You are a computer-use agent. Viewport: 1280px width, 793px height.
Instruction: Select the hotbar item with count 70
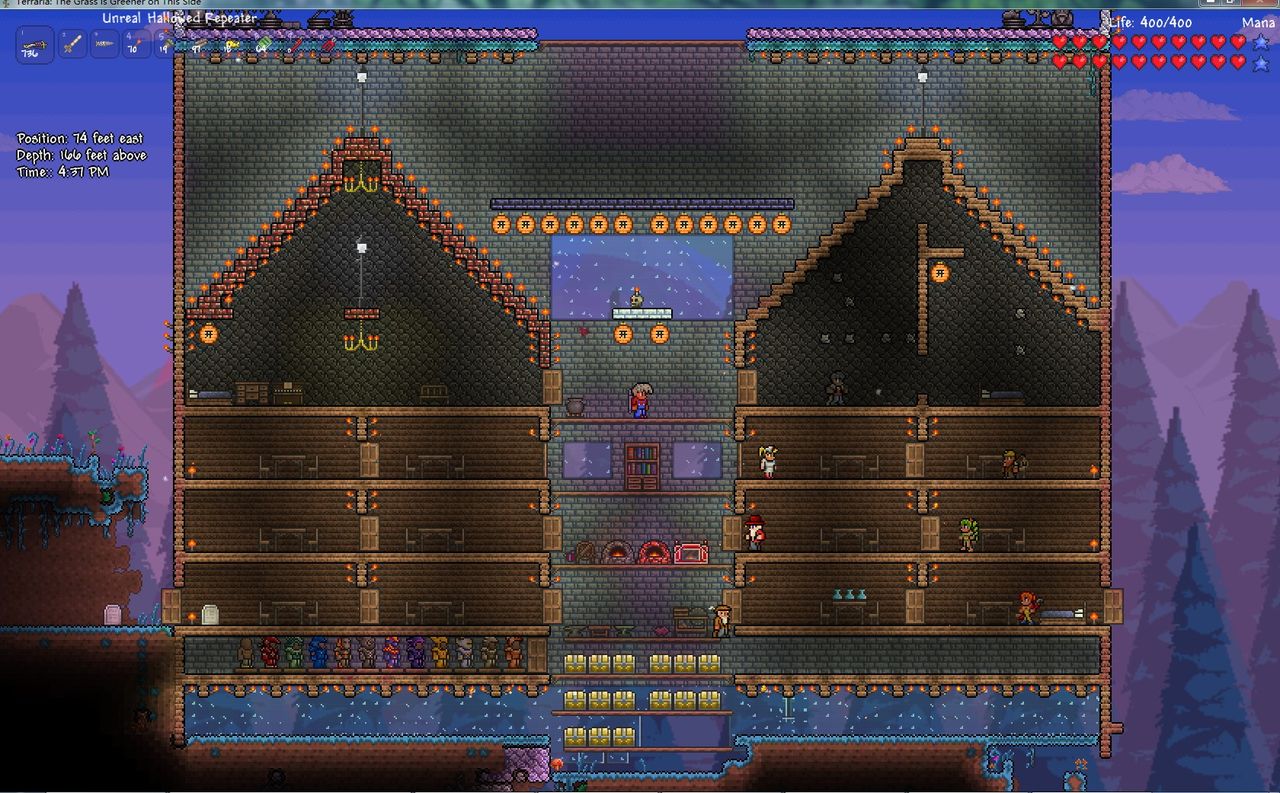[137, 44]
